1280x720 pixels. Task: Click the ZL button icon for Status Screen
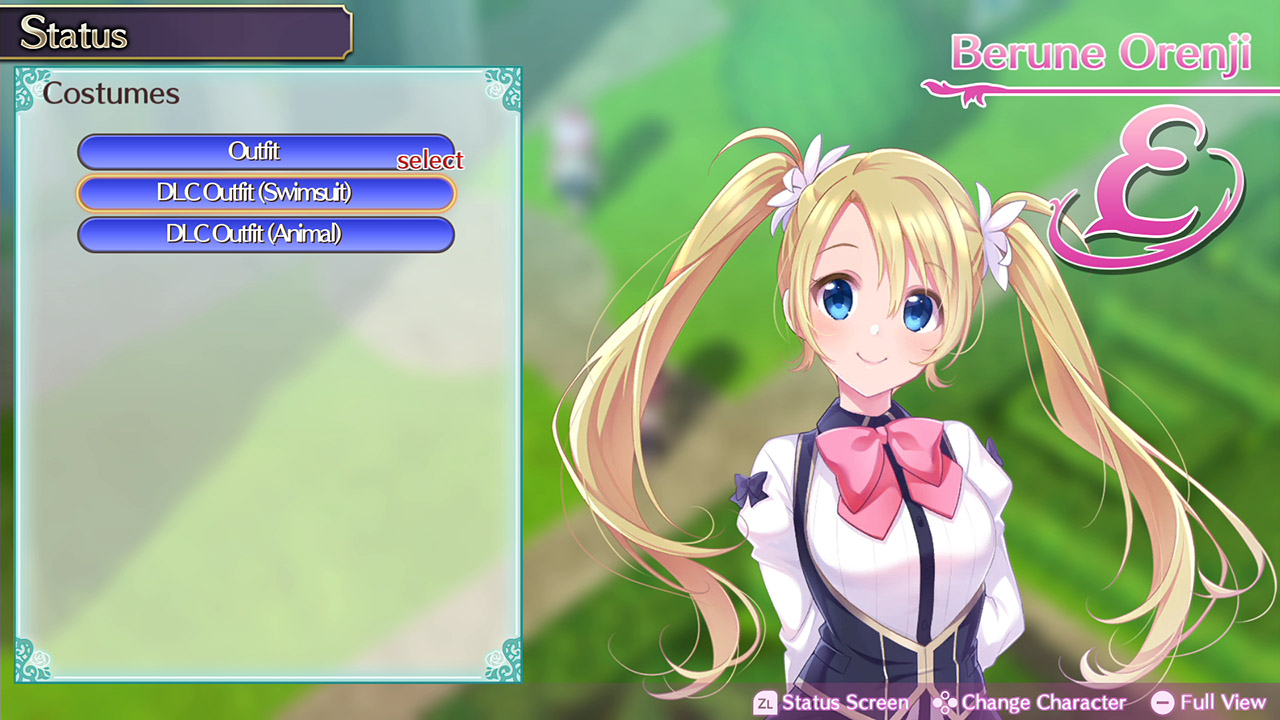click(766, 702)
